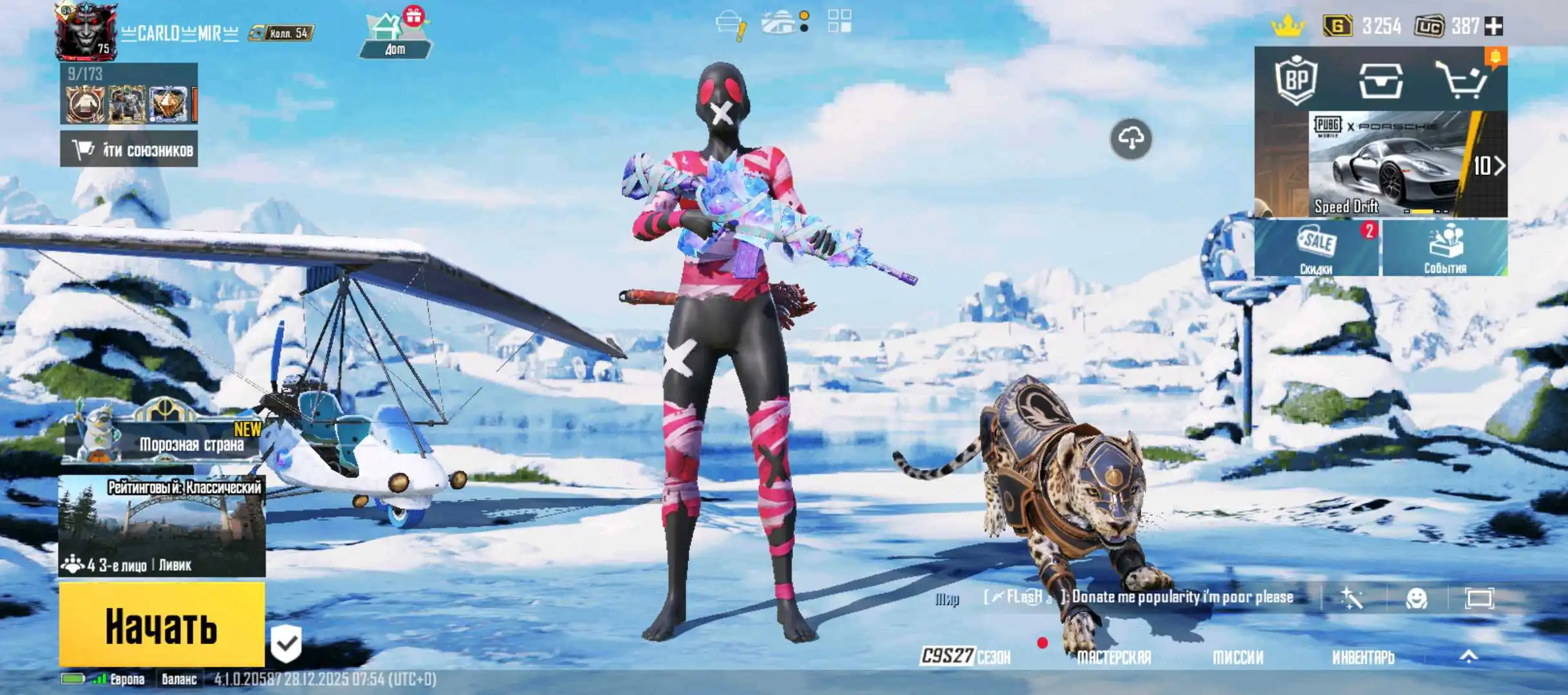The width and height of the screenshot is (1568, 695).
Task: Open the Мастерская workshop tab
Action: [x=1114, y=657]
